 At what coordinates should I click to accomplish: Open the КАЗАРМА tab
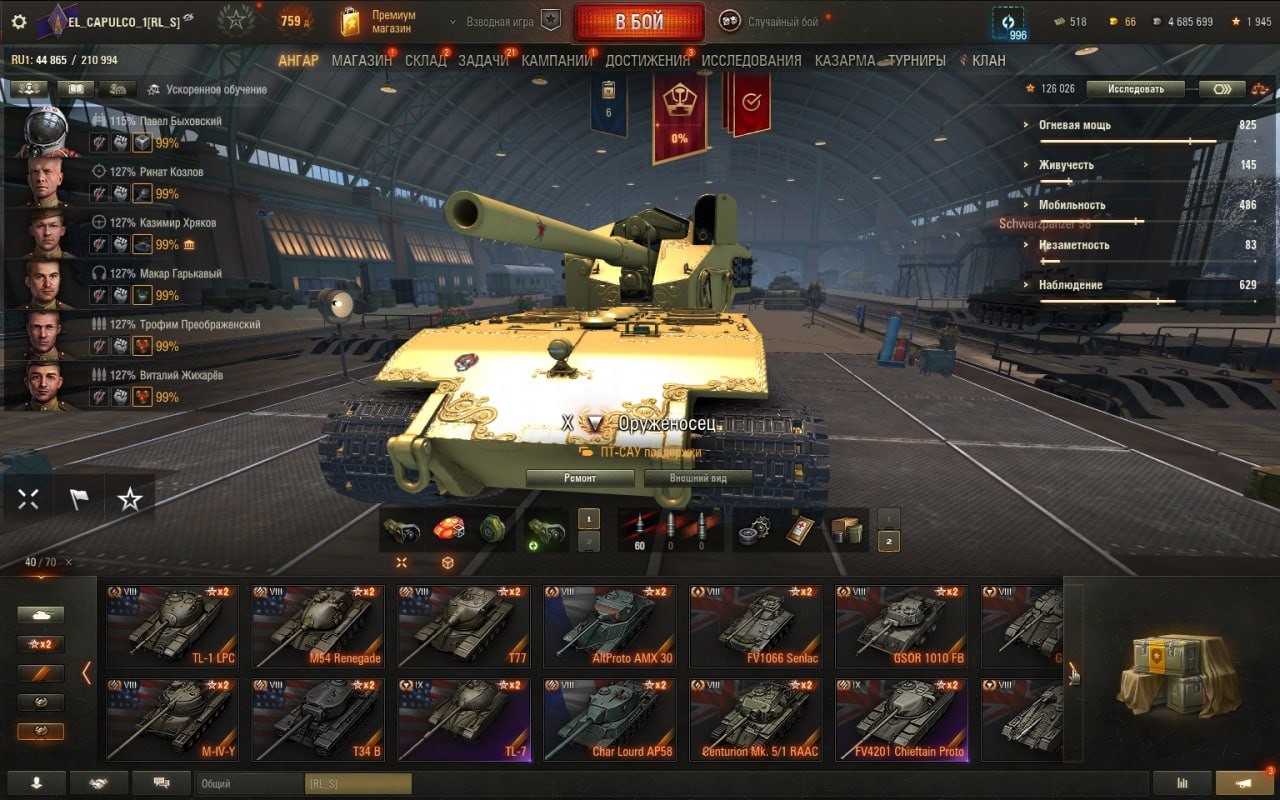pyautogui.click(x=845, y=61)
